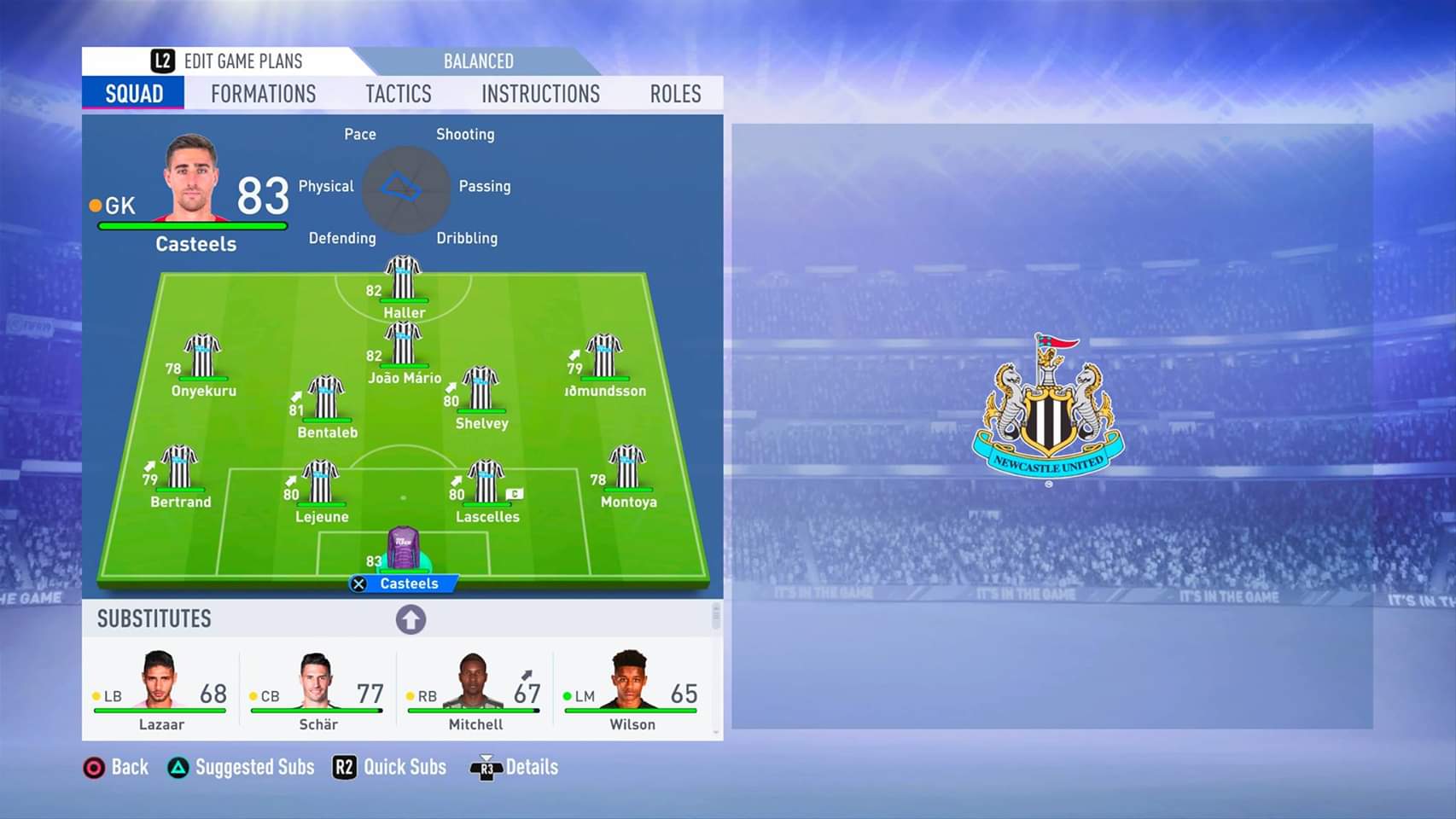1456x819 pixels.
Task: Pick left back Bertrand
Action: pyautogui.click(x=179, y=470)
